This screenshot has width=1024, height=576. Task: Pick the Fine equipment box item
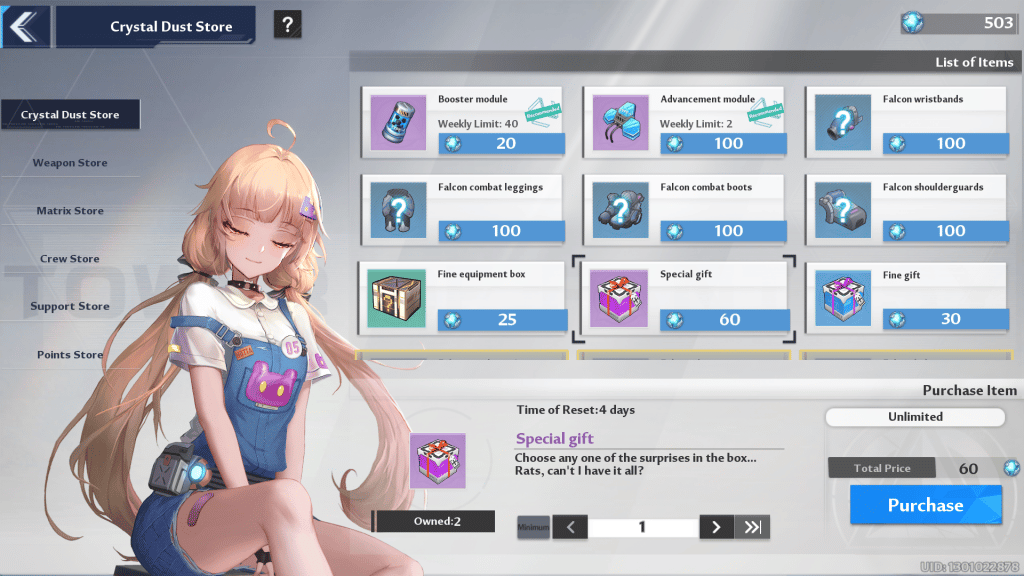[462, 298]
